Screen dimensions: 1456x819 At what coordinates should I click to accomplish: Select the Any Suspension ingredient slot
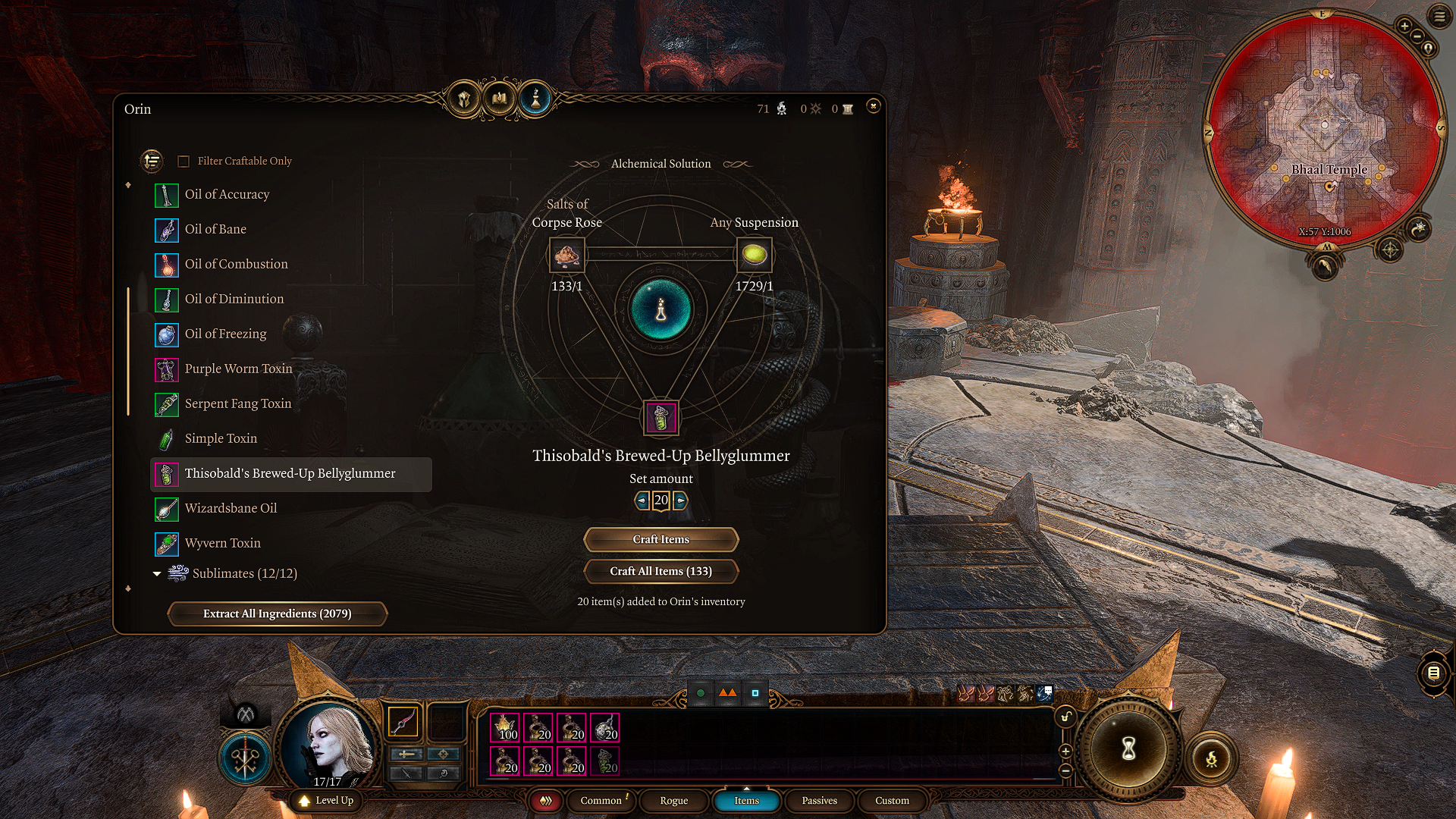click(754, 256)
